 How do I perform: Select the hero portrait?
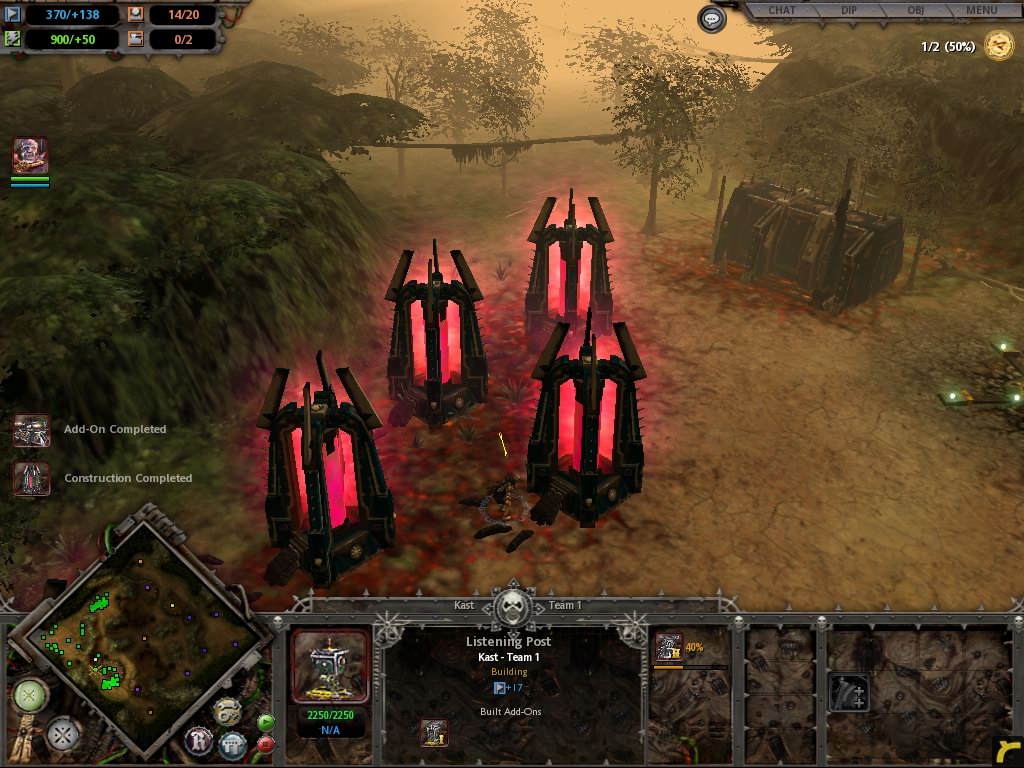[30, 156]
